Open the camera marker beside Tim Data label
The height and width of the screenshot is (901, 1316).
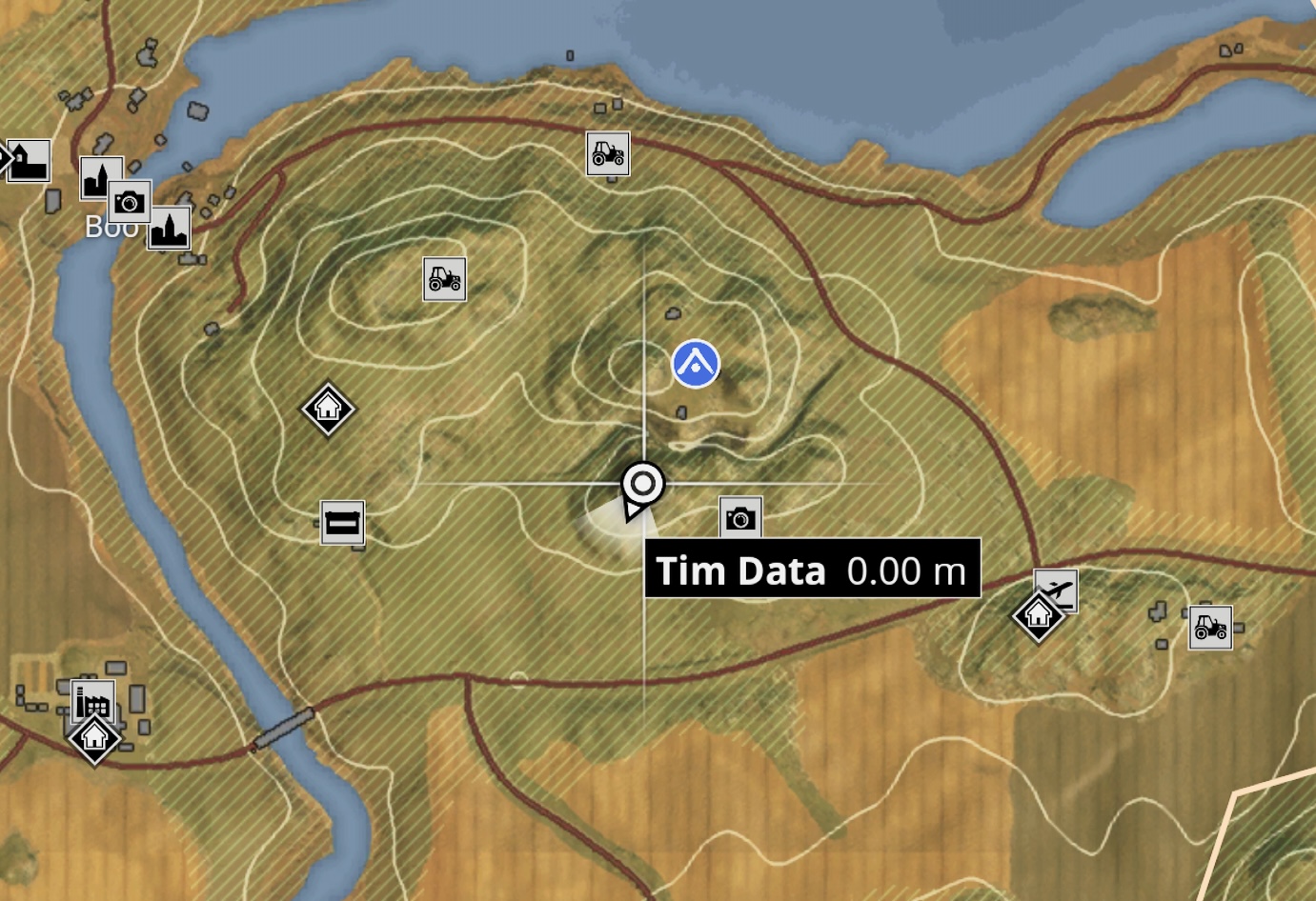[740, 518]
